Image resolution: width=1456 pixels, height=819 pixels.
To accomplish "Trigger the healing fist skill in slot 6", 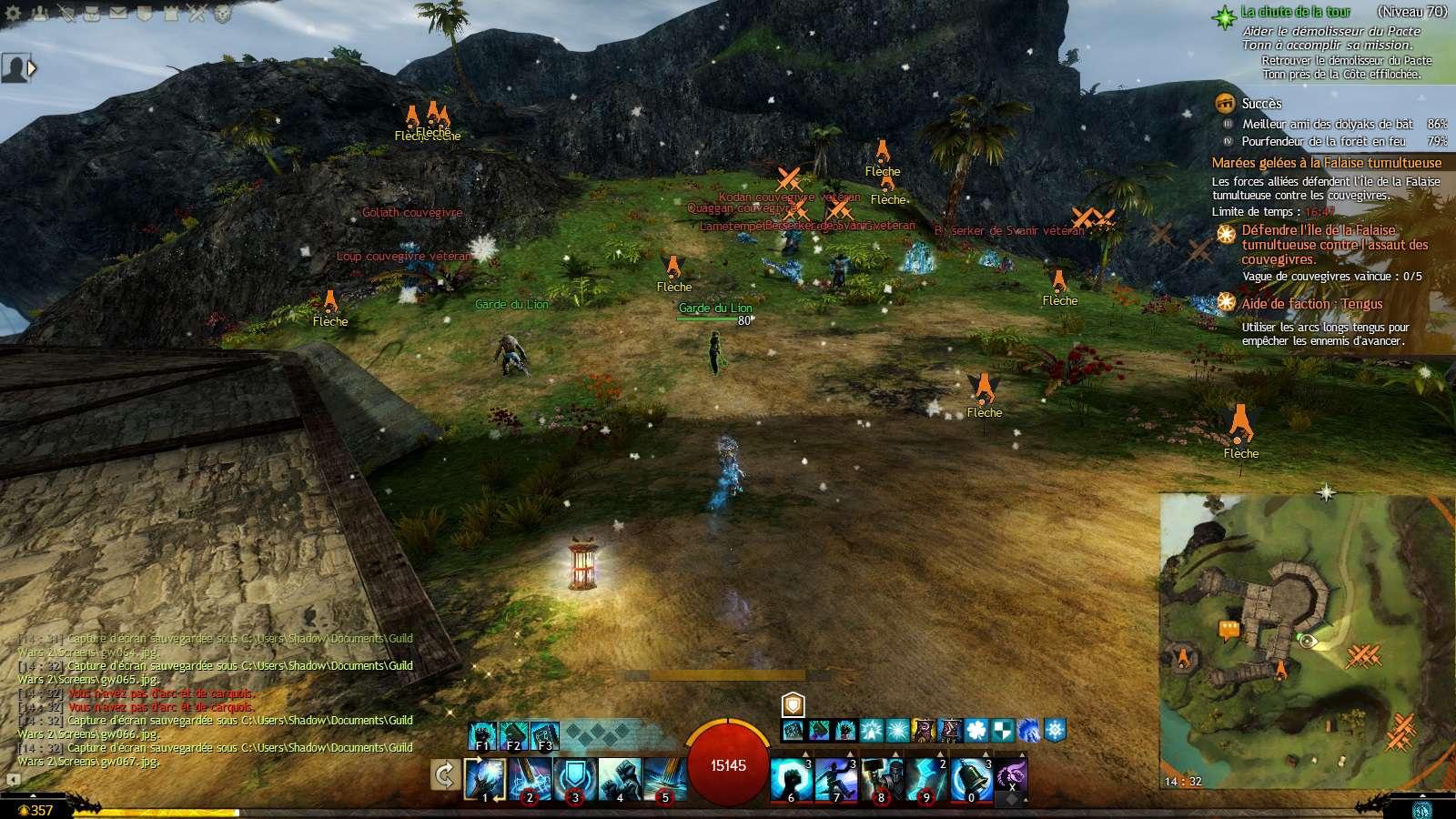I will [x=792, y=779].
